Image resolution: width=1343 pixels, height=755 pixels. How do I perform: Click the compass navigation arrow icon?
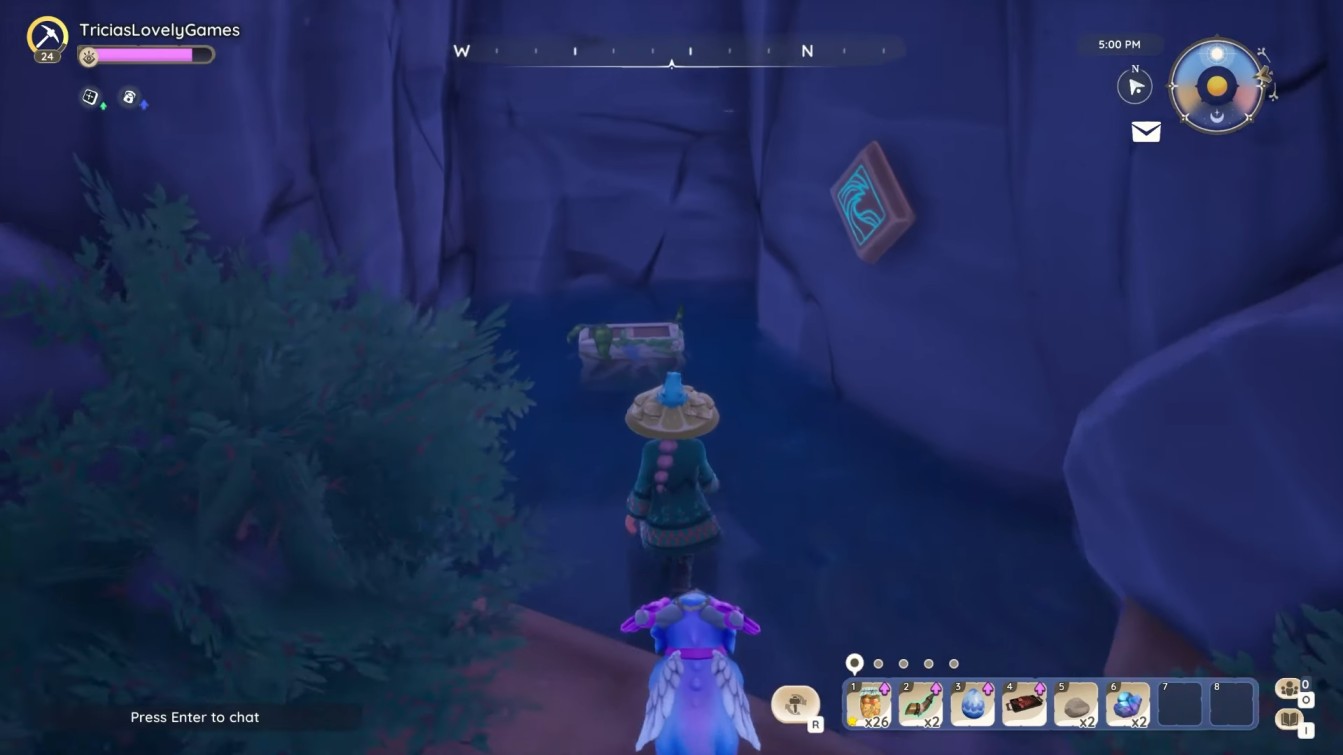(x=1134, y=86)
